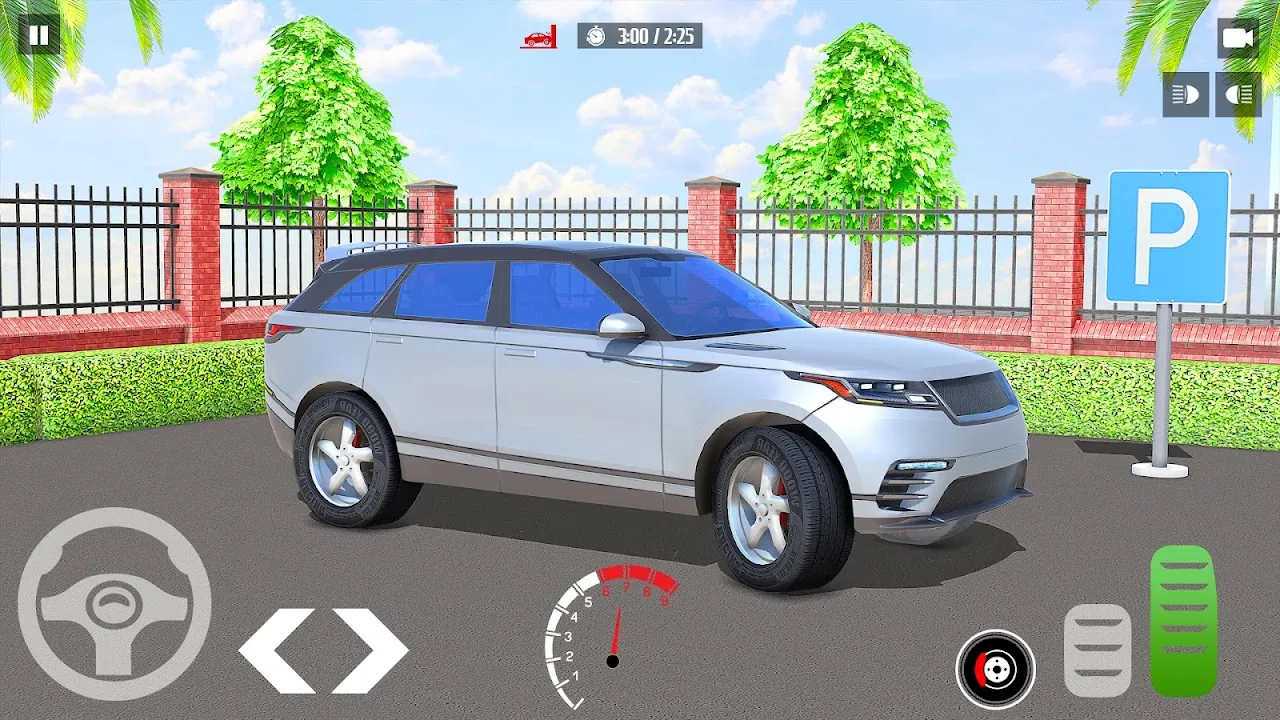1280x720 pixels.
Task: Steer right with the right arrow
Action: (370, 650)
